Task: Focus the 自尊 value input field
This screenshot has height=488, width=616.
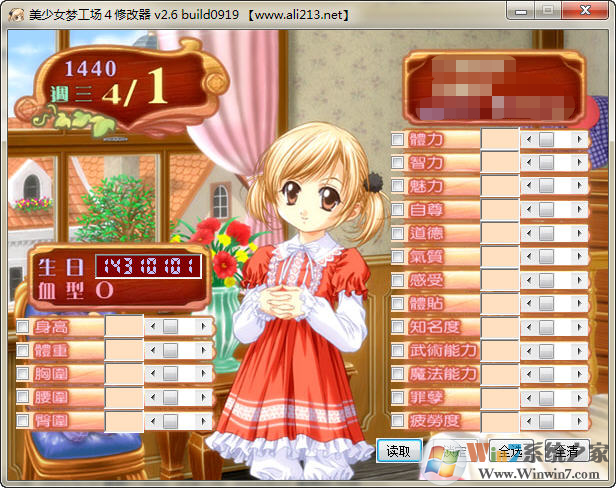Action: click(500, 210)
